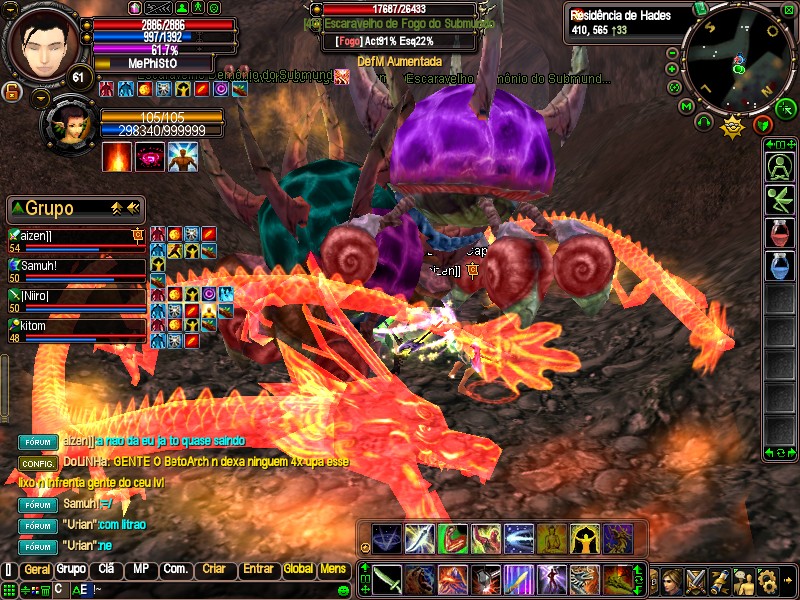Activate the green sword skill on hotbar

pos(388,579)
